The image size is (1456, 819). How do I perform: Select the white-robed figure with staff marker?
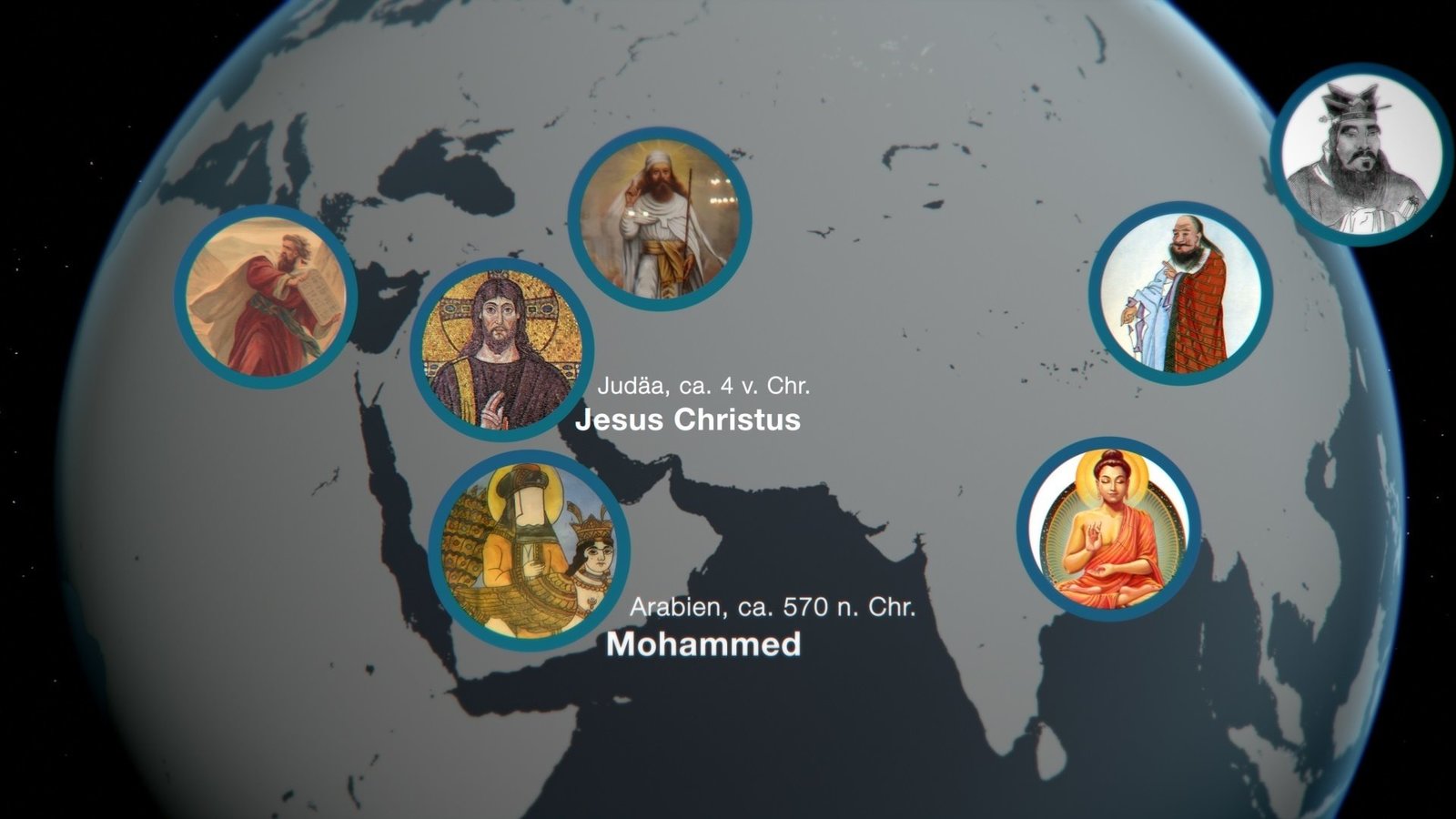659,218
